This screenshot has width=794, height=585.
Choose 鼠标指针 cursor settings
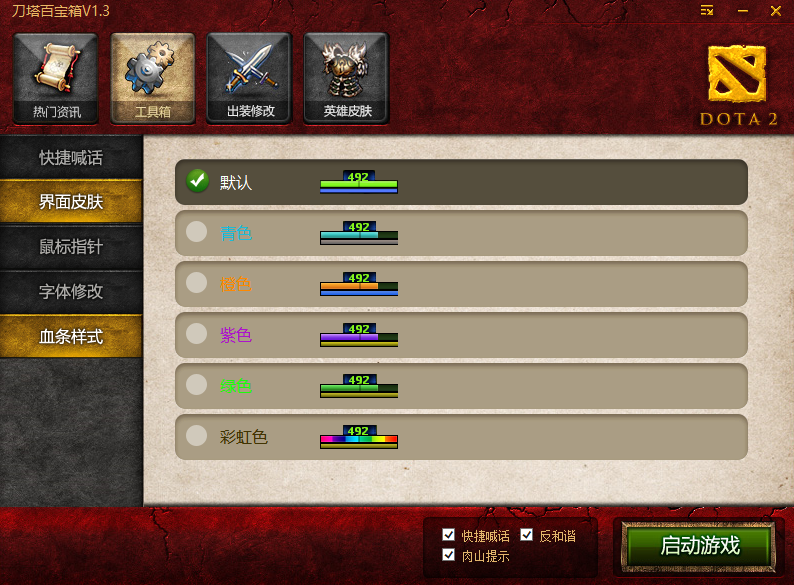tap(71, 247)
